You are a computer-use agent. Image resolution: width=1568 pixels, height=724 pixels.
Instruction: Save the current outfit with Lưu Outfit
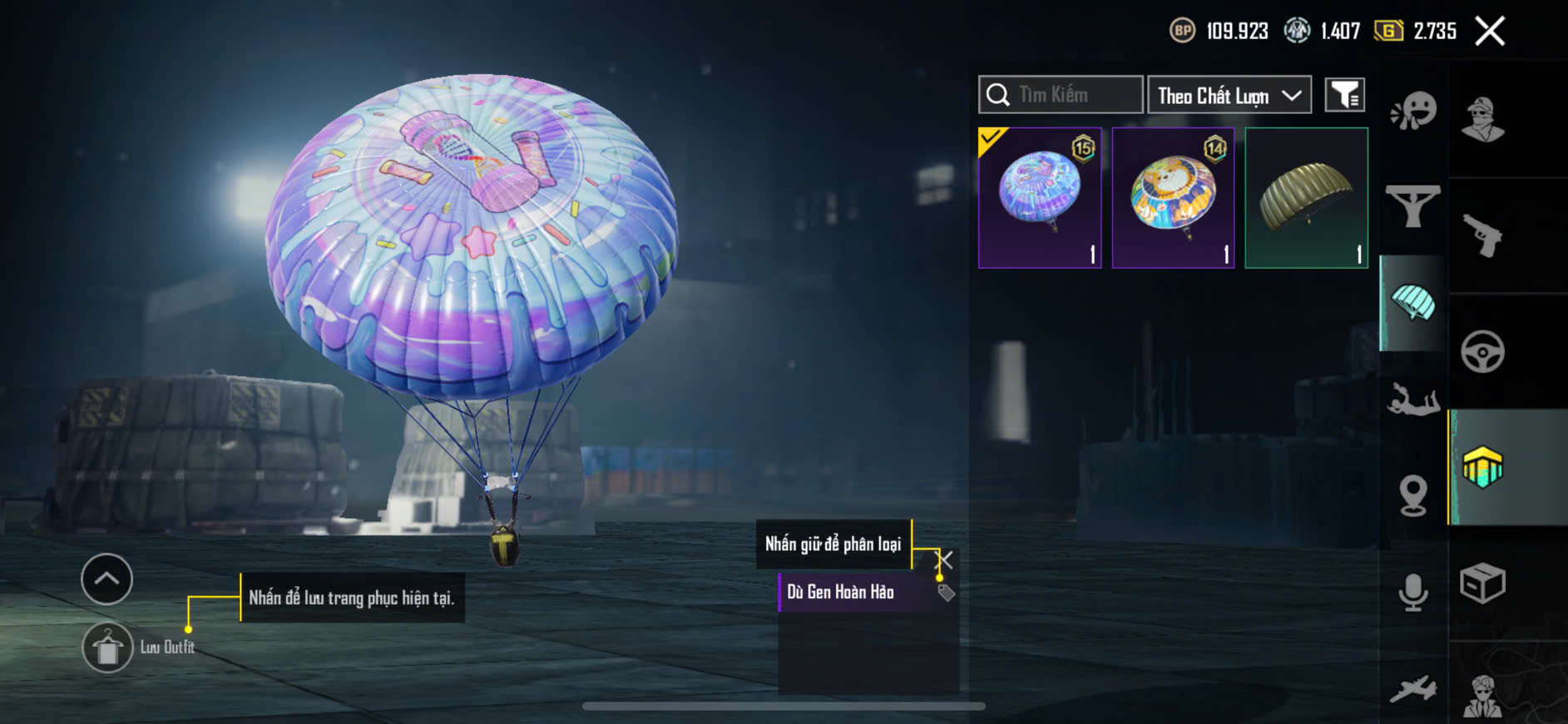[108, 647]
